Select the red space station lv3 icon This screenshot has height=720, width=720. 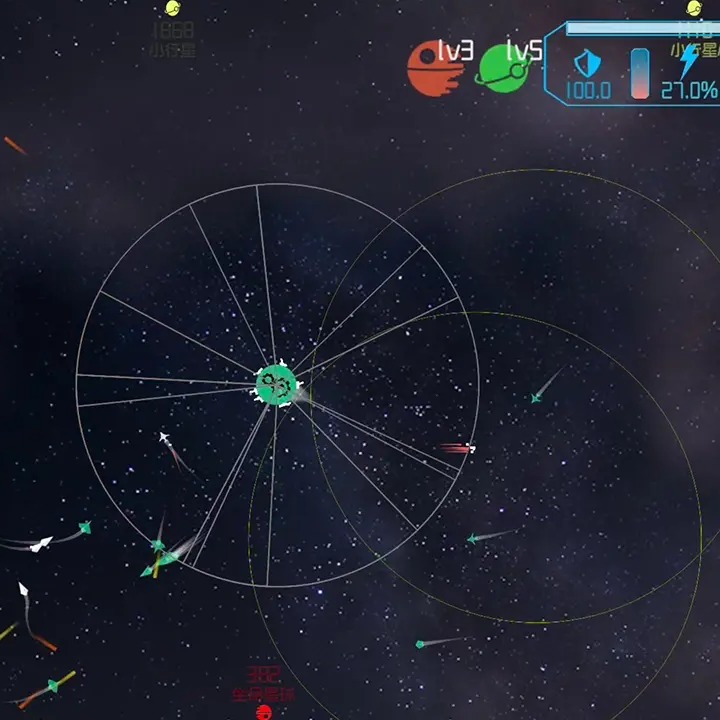click(430, 68)
